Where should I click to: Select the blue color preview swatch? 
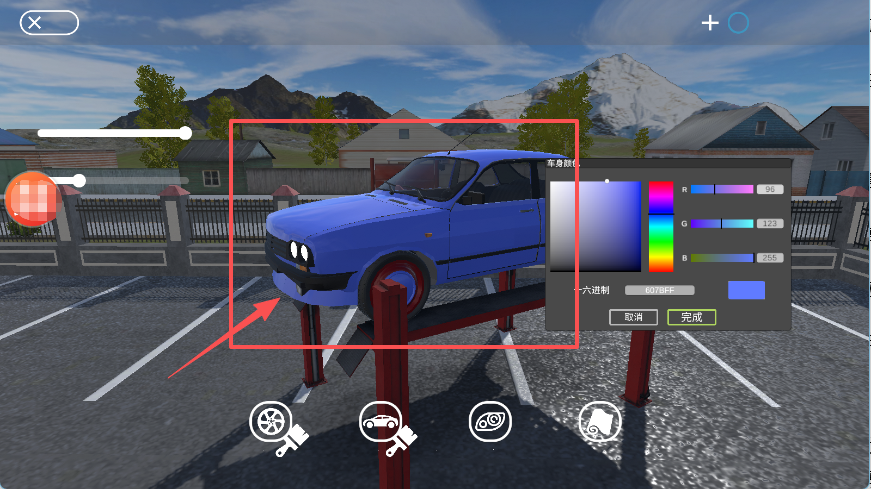746,290
